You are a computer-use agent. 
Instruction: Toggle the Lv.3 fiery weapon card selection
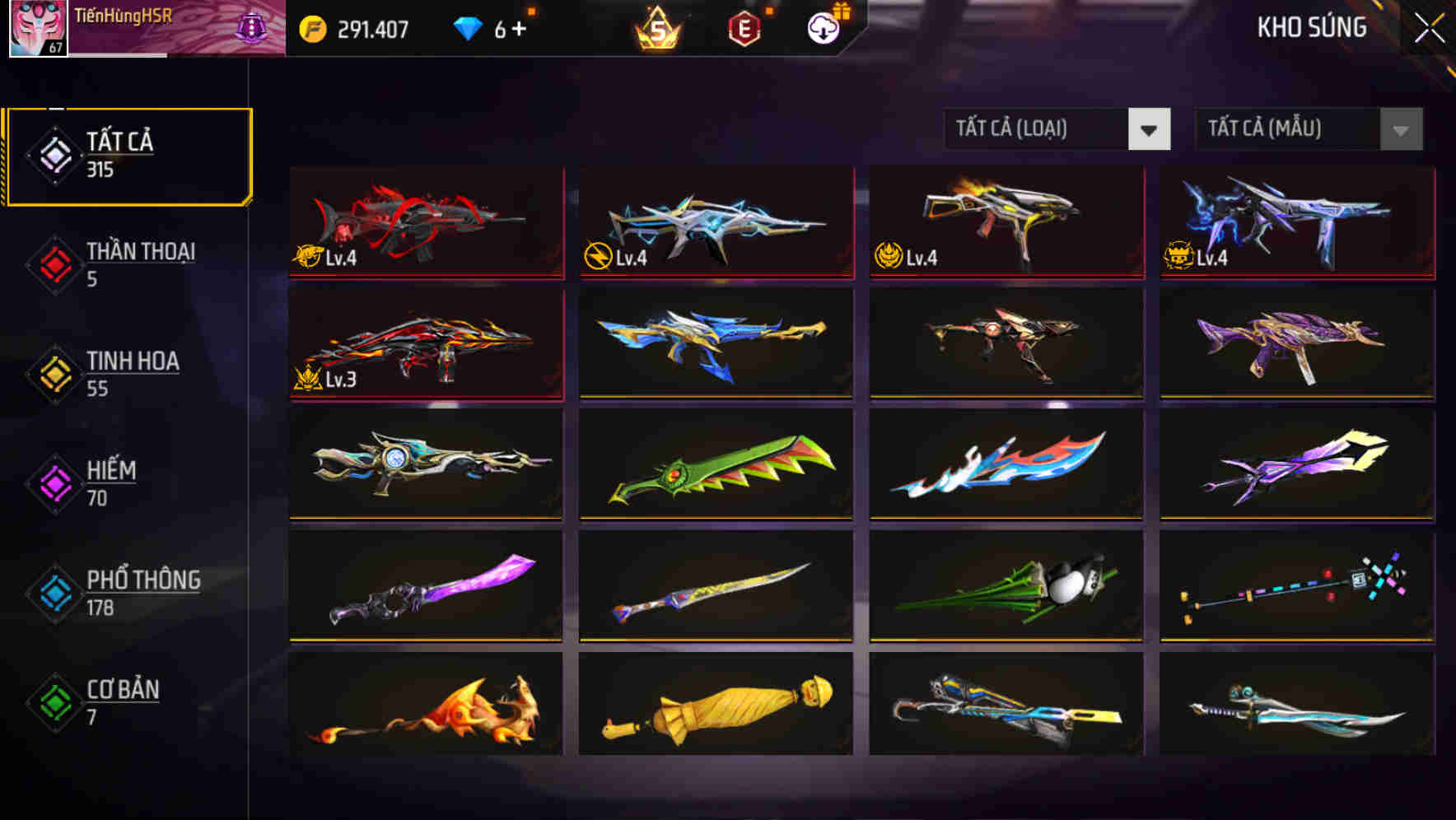425,346
